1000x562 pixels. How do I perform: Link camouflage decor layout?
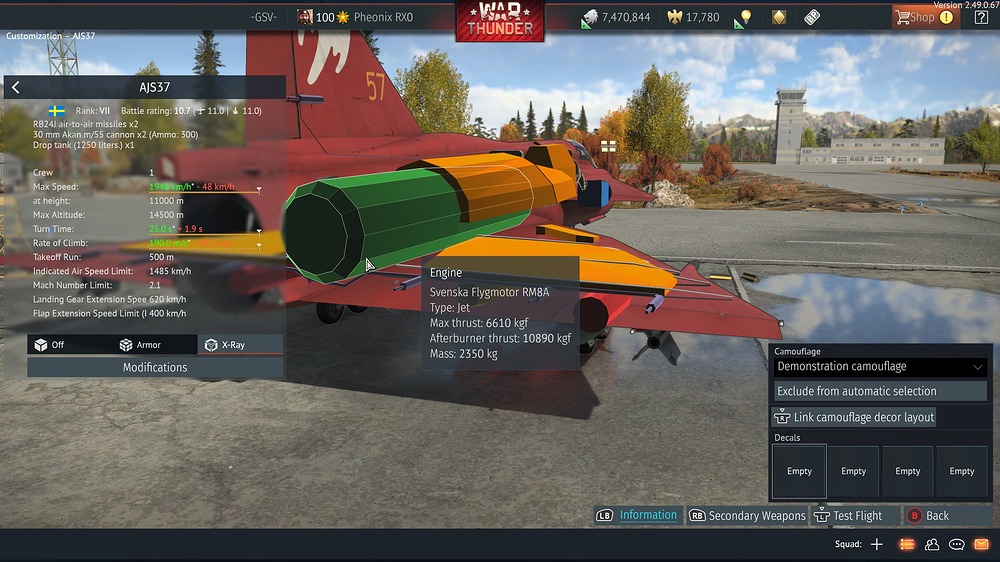[856, 417]
